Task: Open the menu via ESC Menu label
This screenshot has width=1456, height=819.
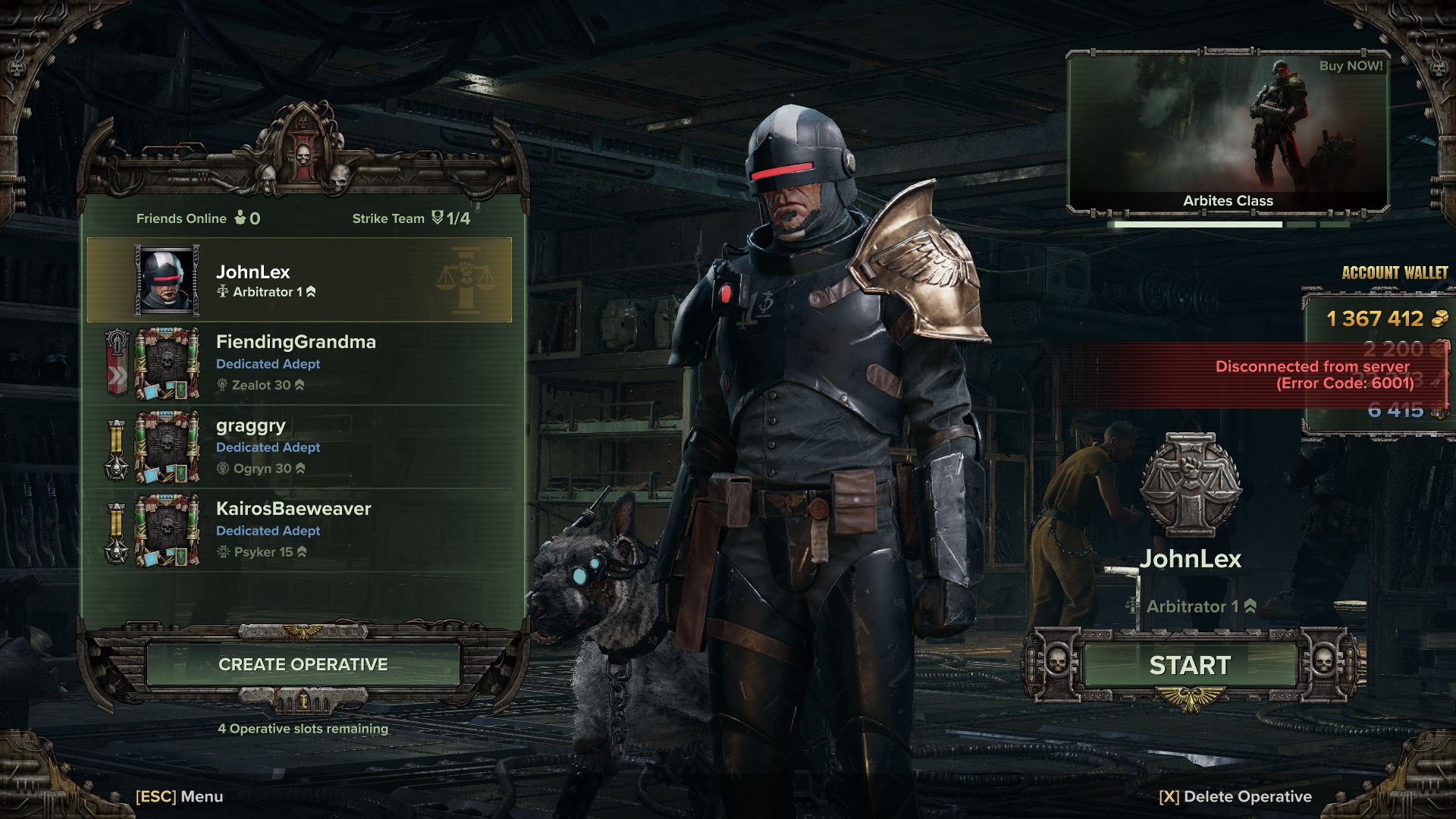Action: point(178,797)
